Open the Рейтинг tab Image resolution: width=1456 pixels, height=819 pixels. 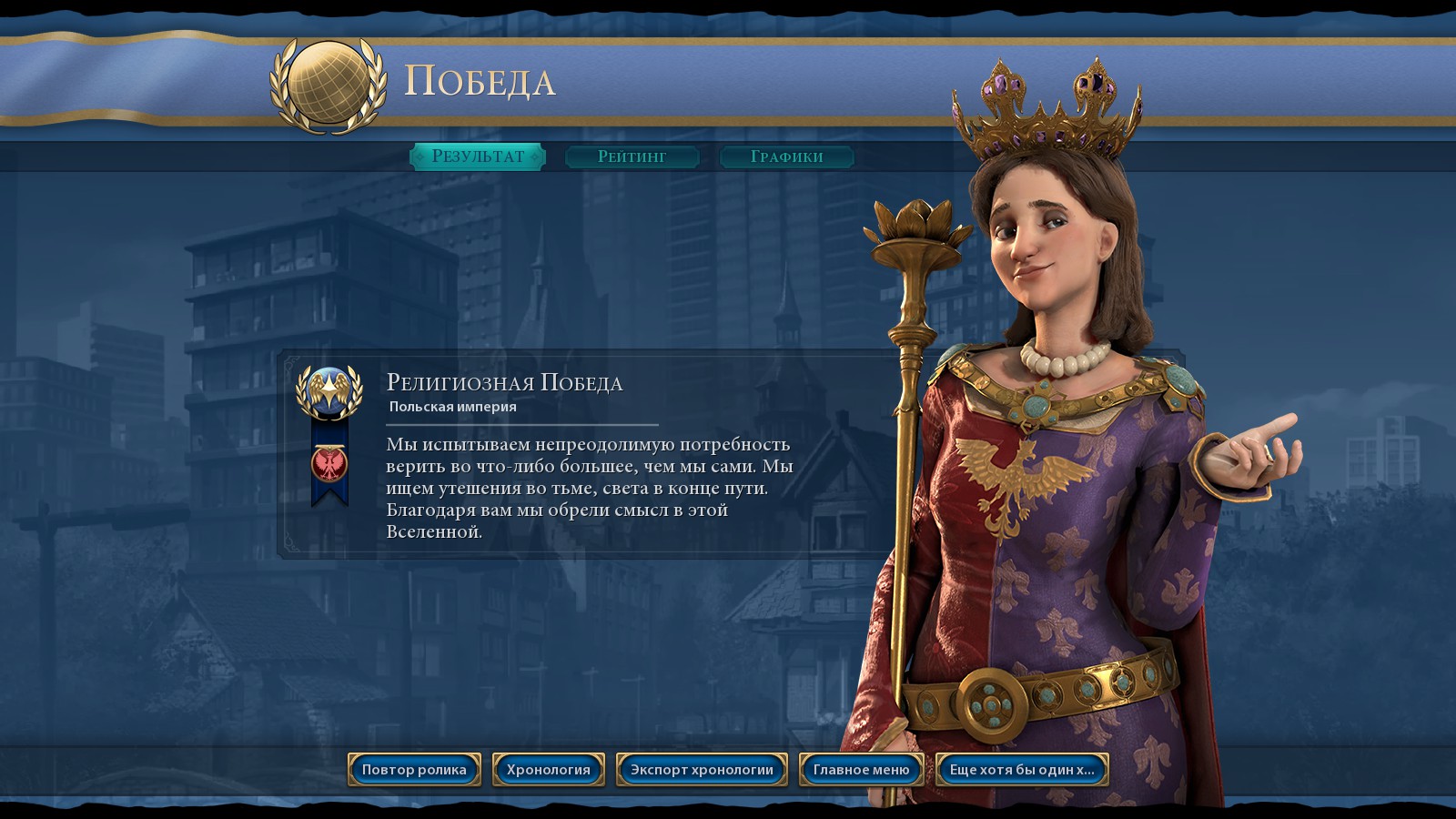tap(632, 157)
